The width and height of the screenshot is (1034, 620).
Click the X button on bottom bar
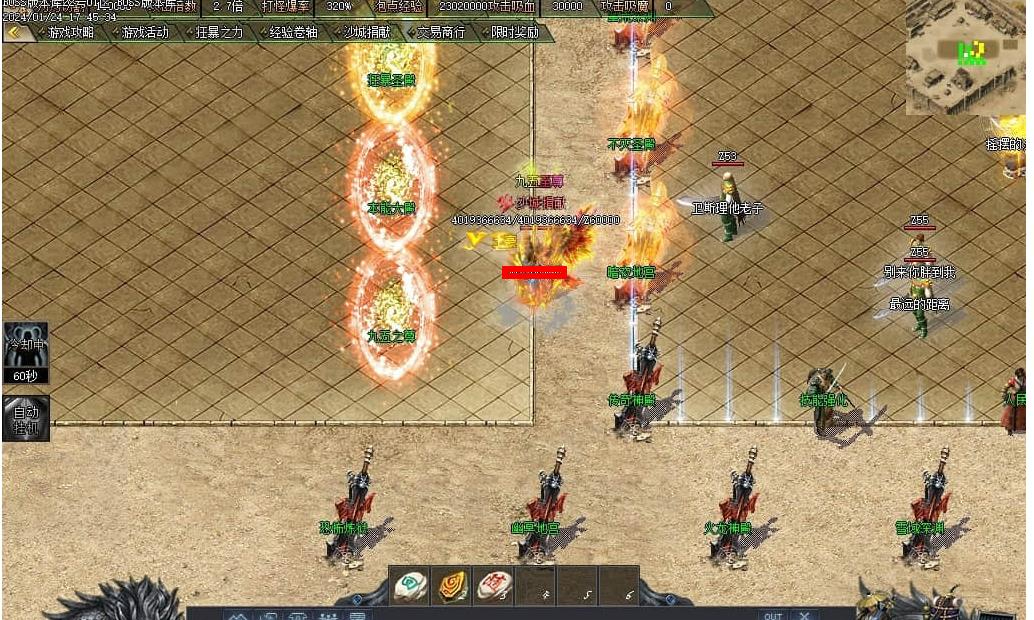click(804, 615)
